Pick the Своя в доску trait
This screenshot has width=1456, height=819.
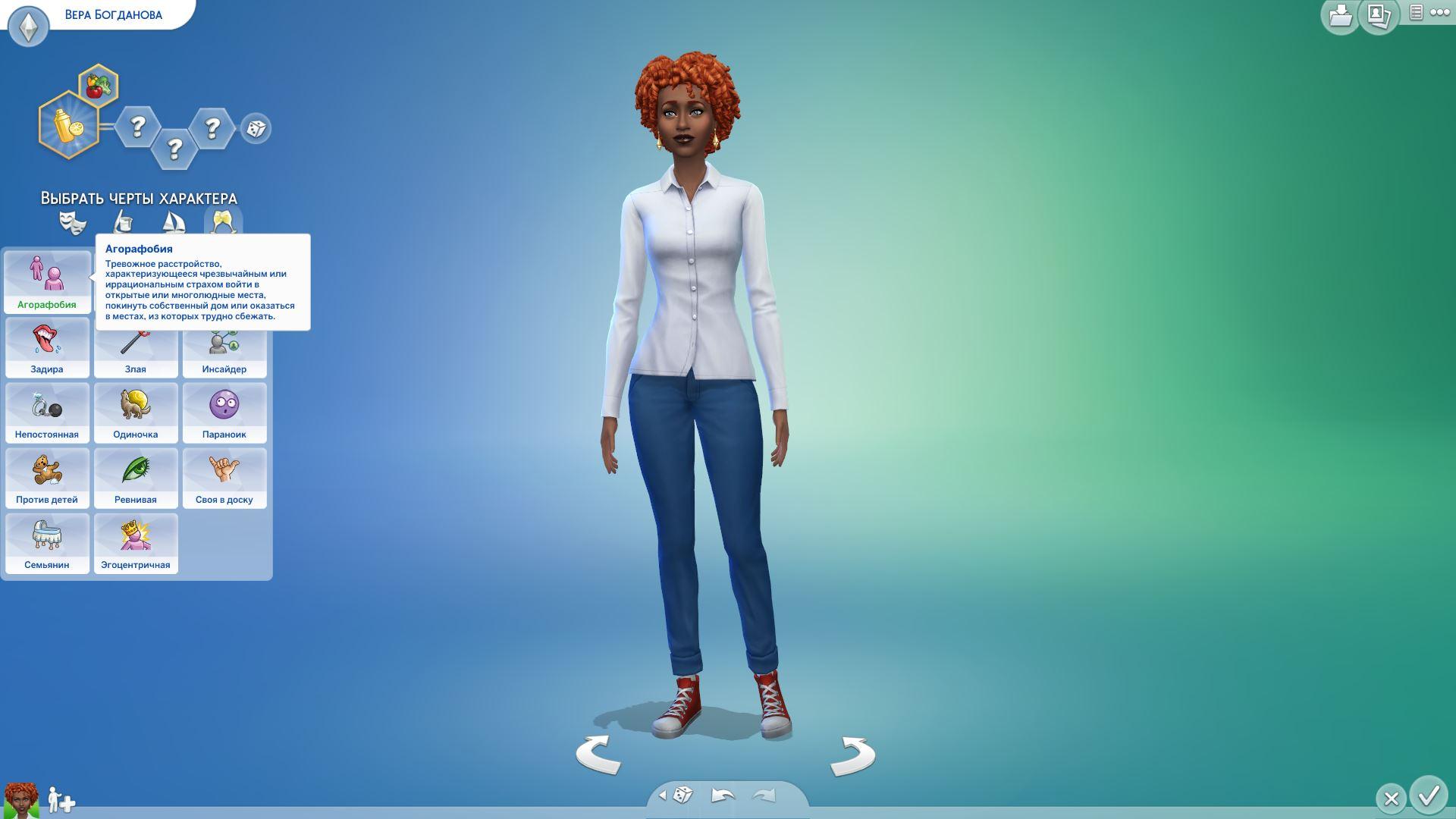coord(224,478)
